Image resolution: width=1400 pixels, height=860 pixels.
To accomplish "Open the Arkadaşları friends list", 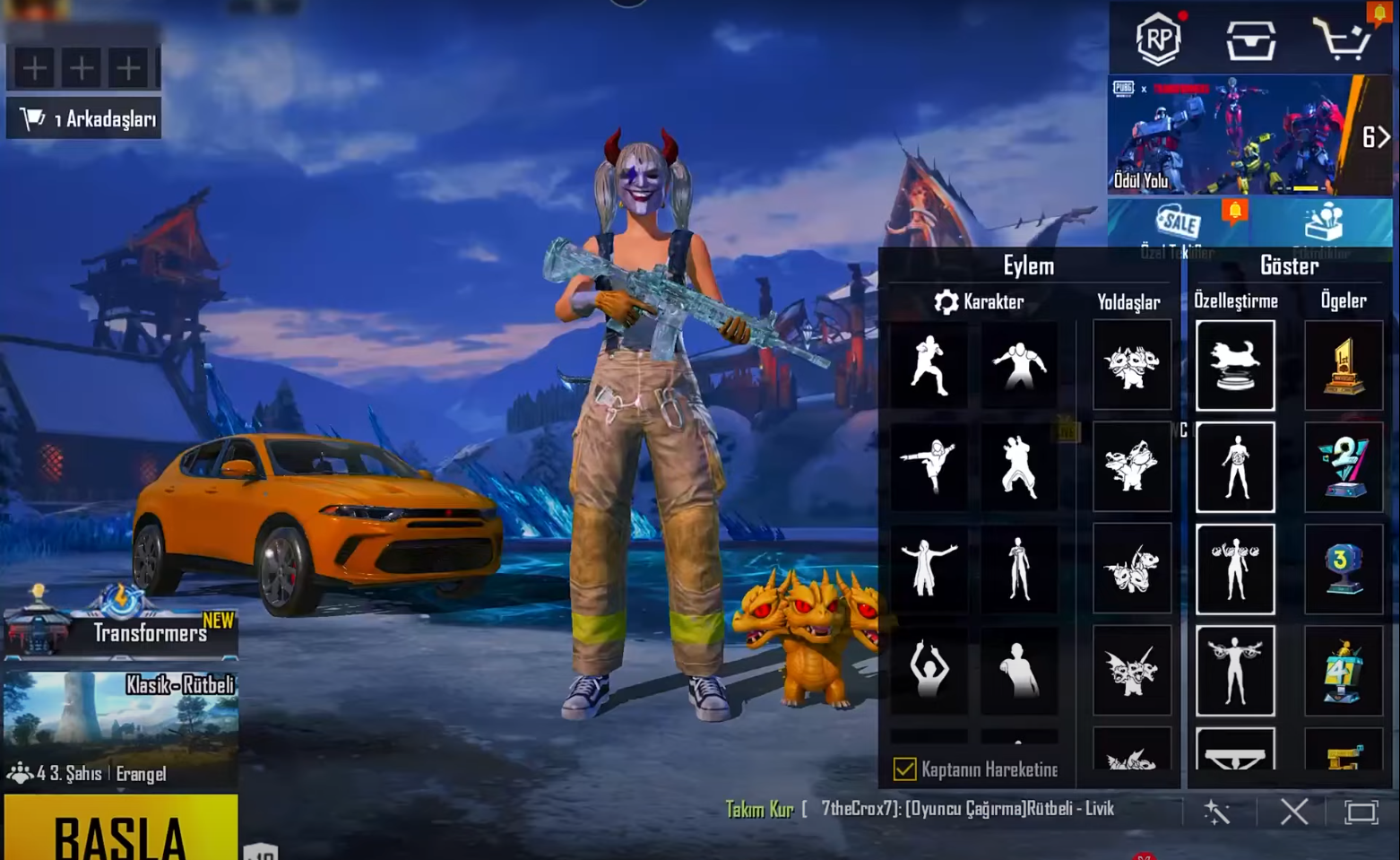I will [x=85, y=118].
